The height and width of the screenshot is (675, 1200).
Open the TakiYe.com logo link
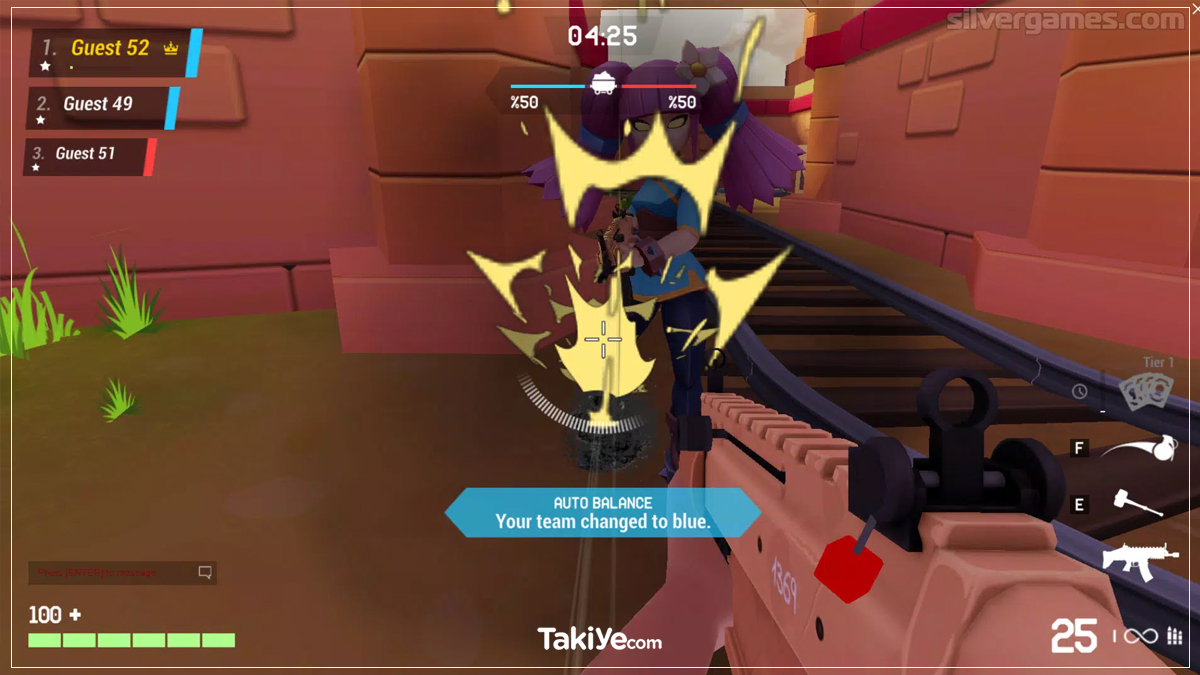599,639
